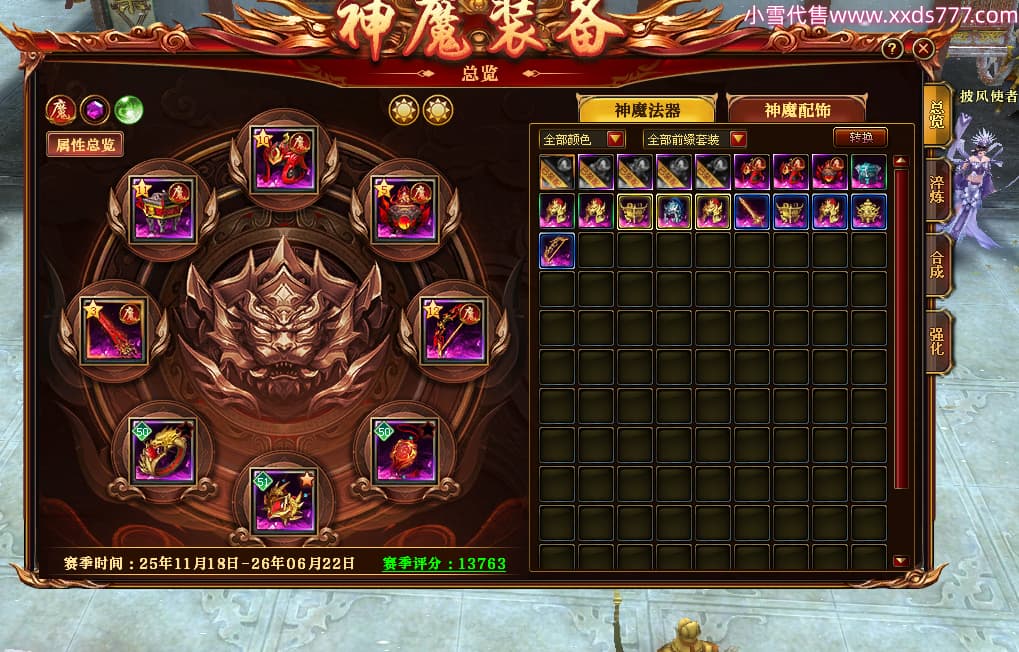
Task: Switch to the 神魔配饰 tab
Action: 796,110
